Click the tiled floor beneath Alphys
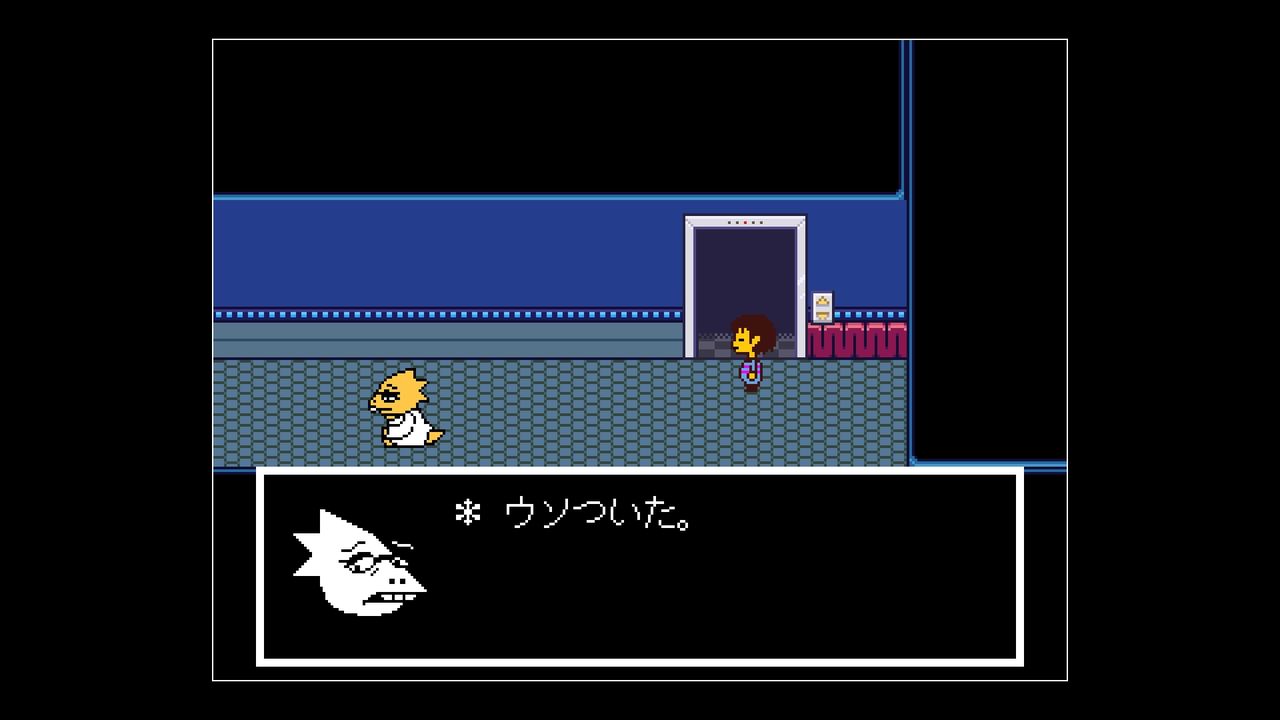Image resolution: width=1280 pixels, height=720 pixels. pos(405,450)
